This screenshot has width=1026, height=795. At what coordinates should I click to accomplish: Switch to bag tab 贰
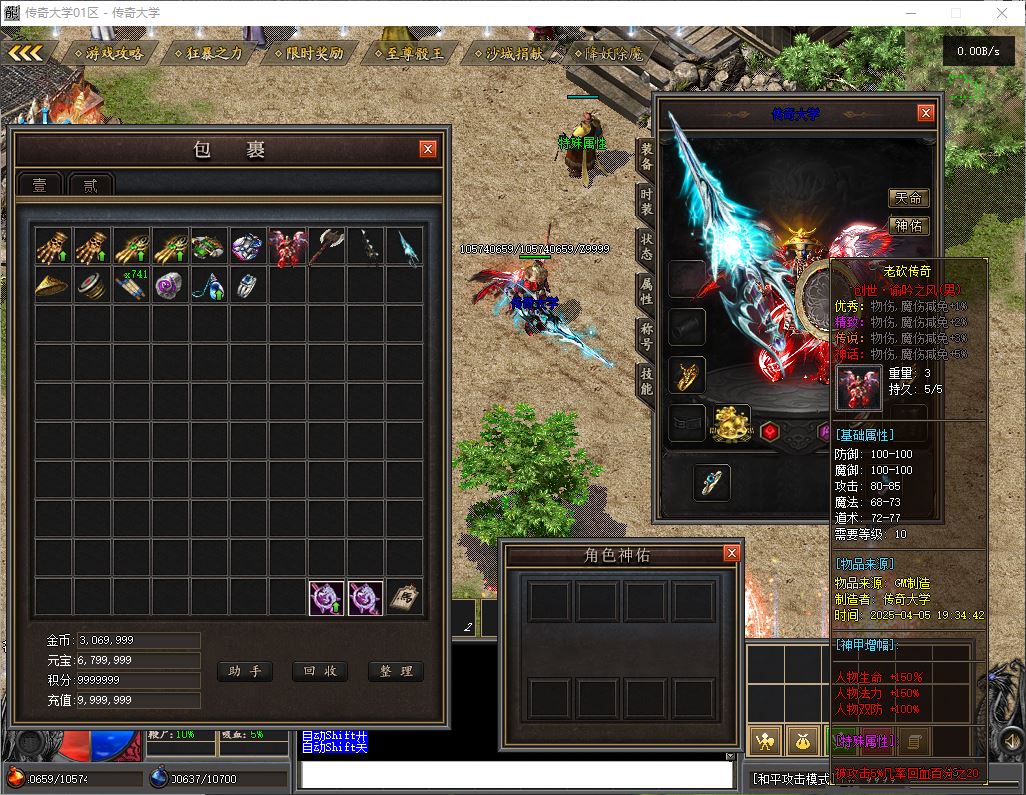[x=91, y=185]
